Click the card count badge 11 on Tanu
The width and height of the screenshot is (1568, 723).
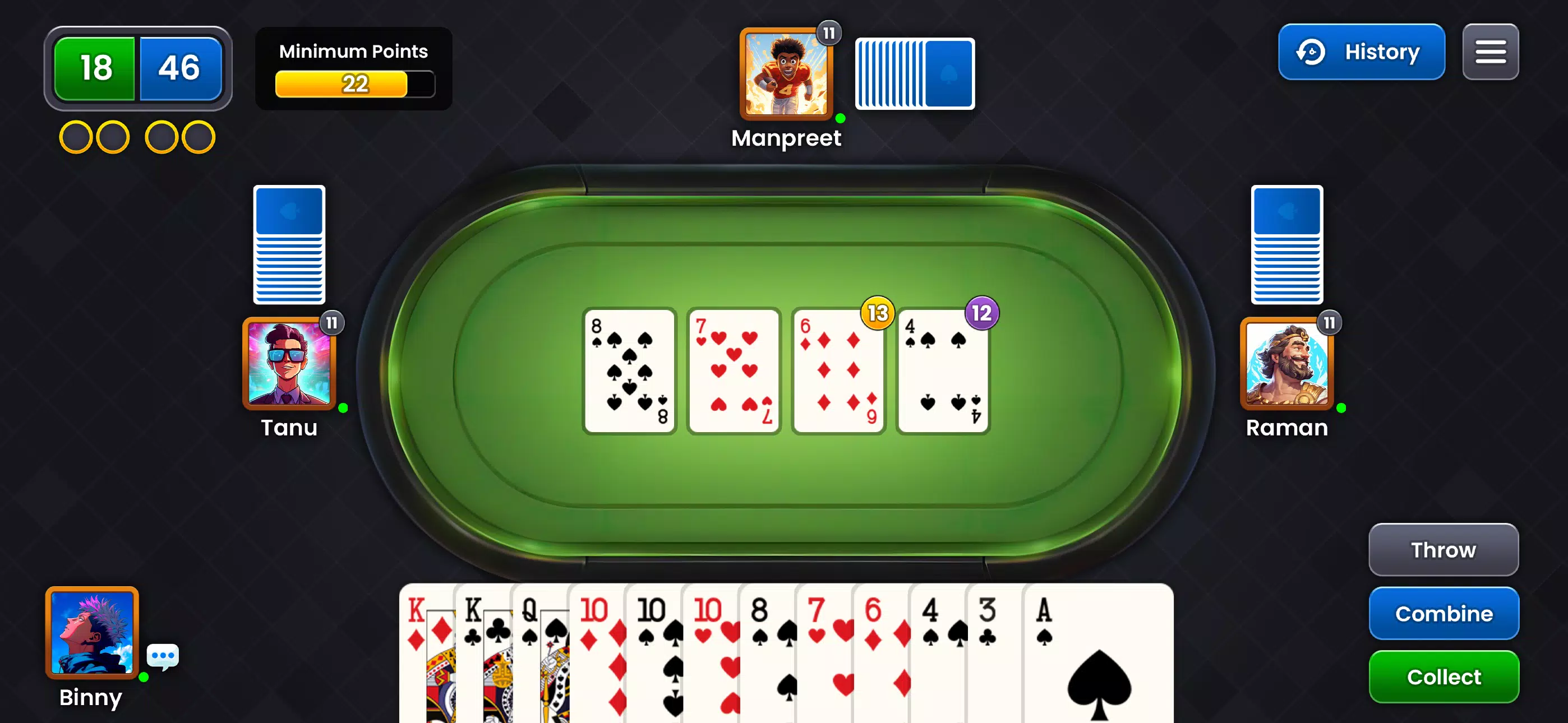[x=332, y=323]
